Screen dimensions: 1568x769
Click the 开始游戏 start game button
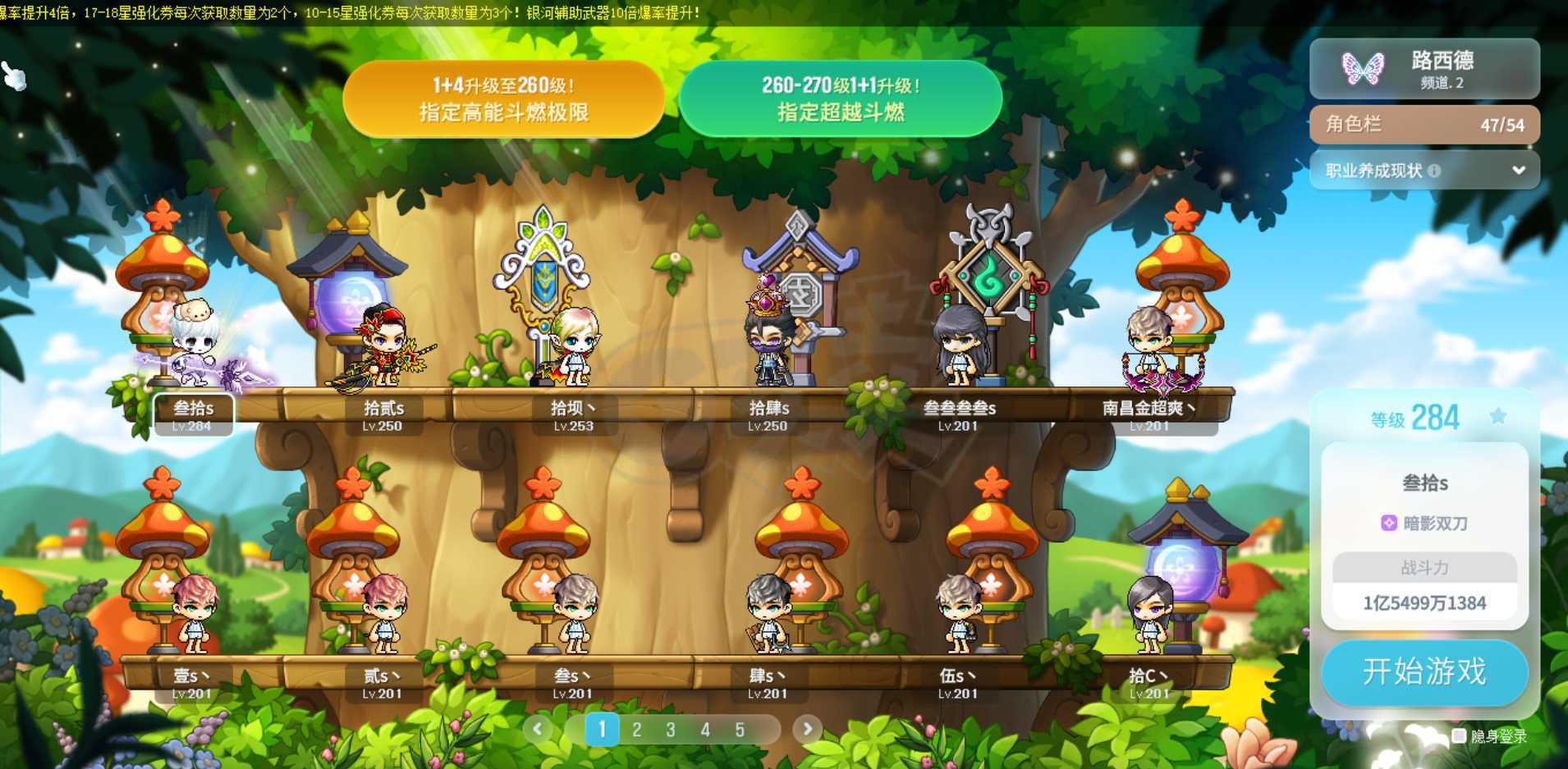1424,671
